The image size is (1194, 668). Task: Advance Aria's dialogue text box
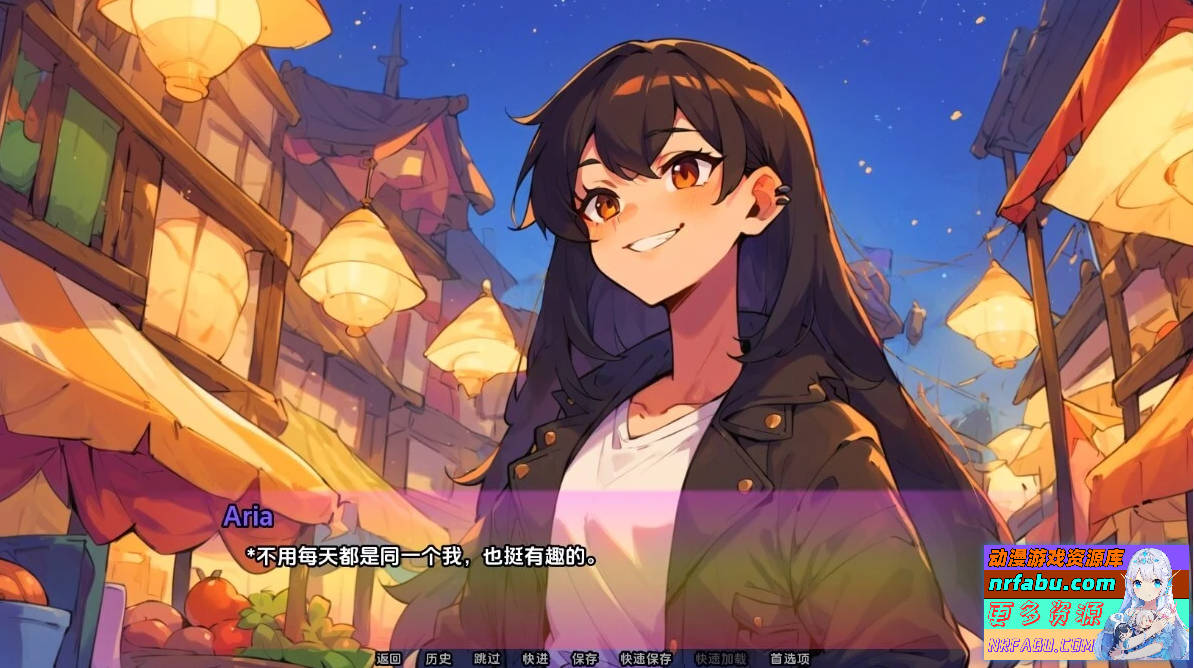600,570
